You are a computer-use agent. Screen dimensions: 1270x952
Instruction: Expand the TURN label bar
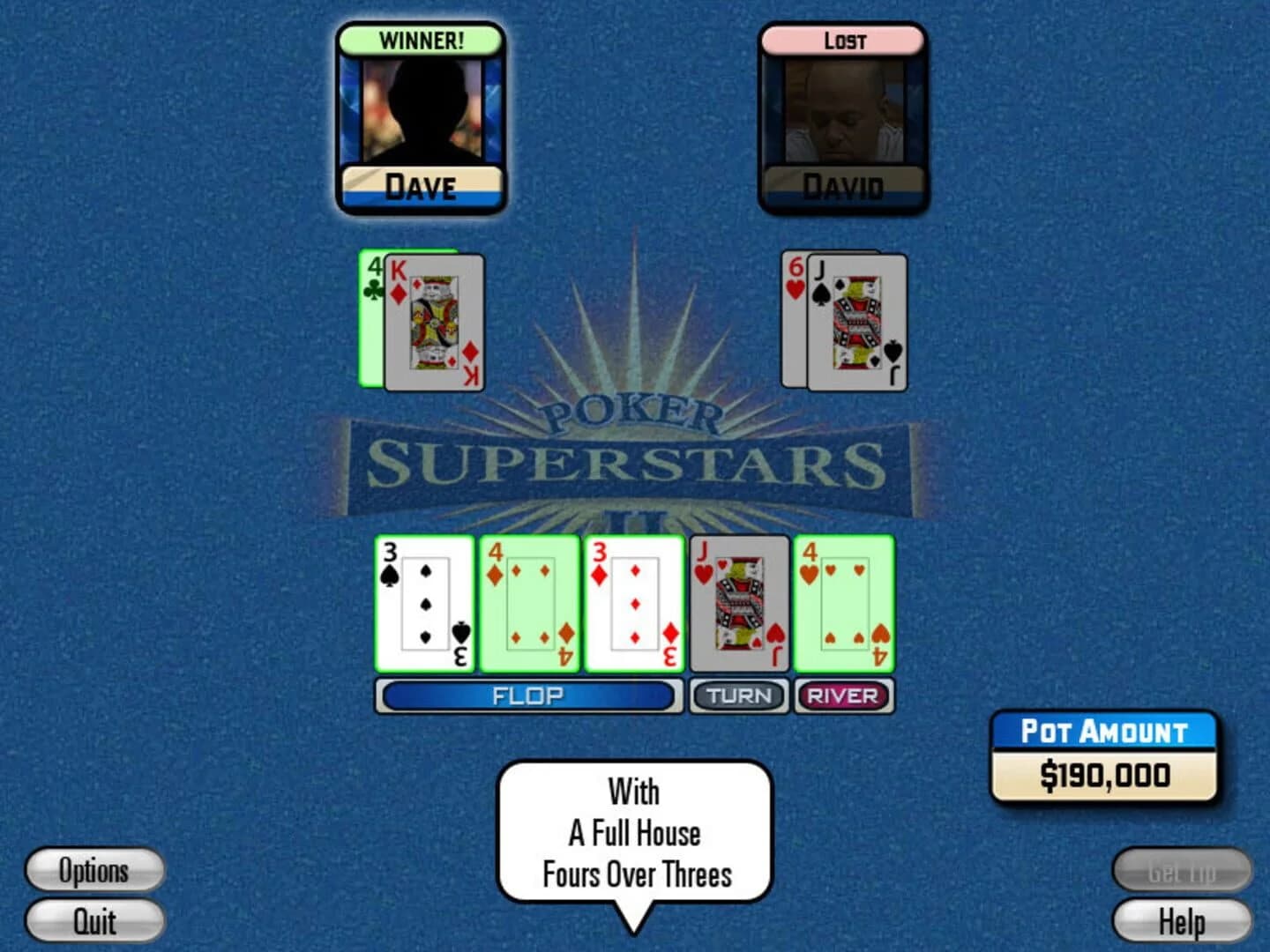[739, 695]
